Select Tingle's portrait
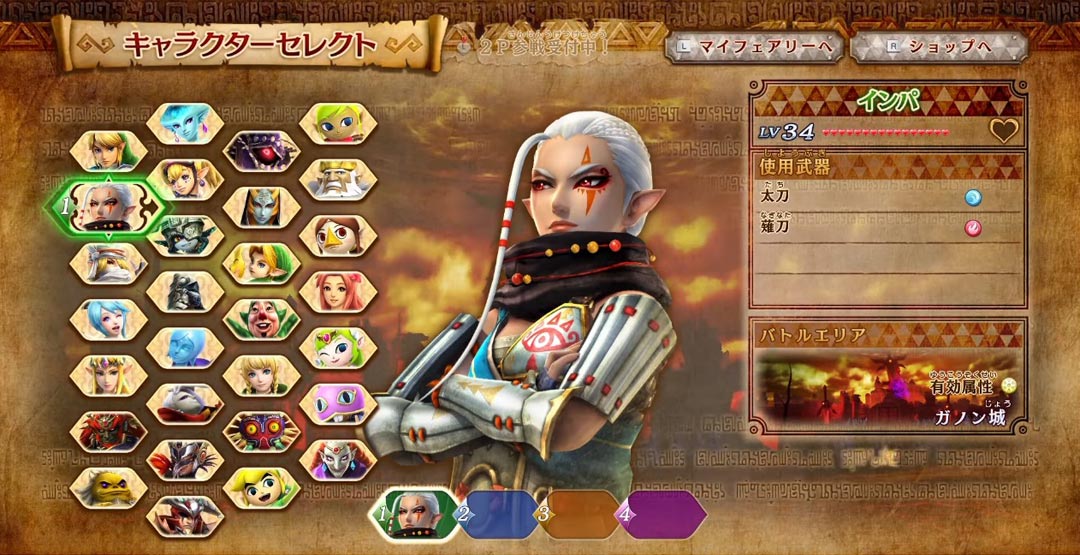This screenshot has height=555, width=1080. pos(261,319)
